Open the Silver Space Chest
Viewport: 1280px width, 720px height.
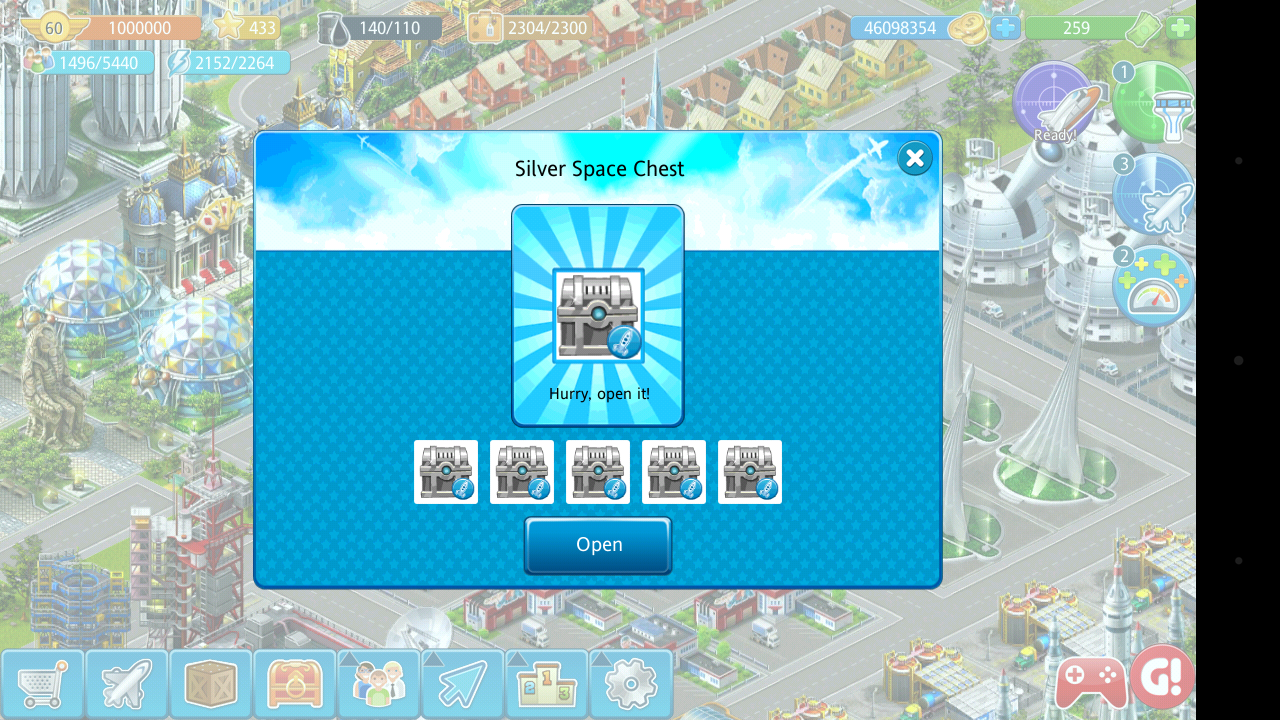click(x=598, y=545)
